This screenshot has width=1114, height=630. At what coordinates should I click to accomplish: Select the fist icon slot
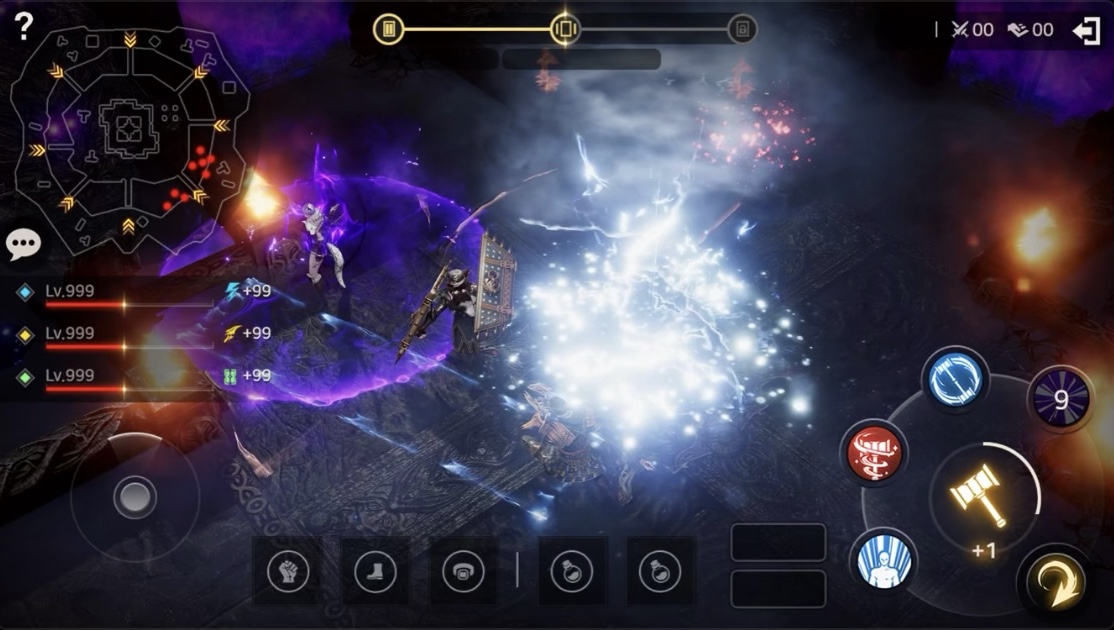pyautogui.click(x=288, y=571)
